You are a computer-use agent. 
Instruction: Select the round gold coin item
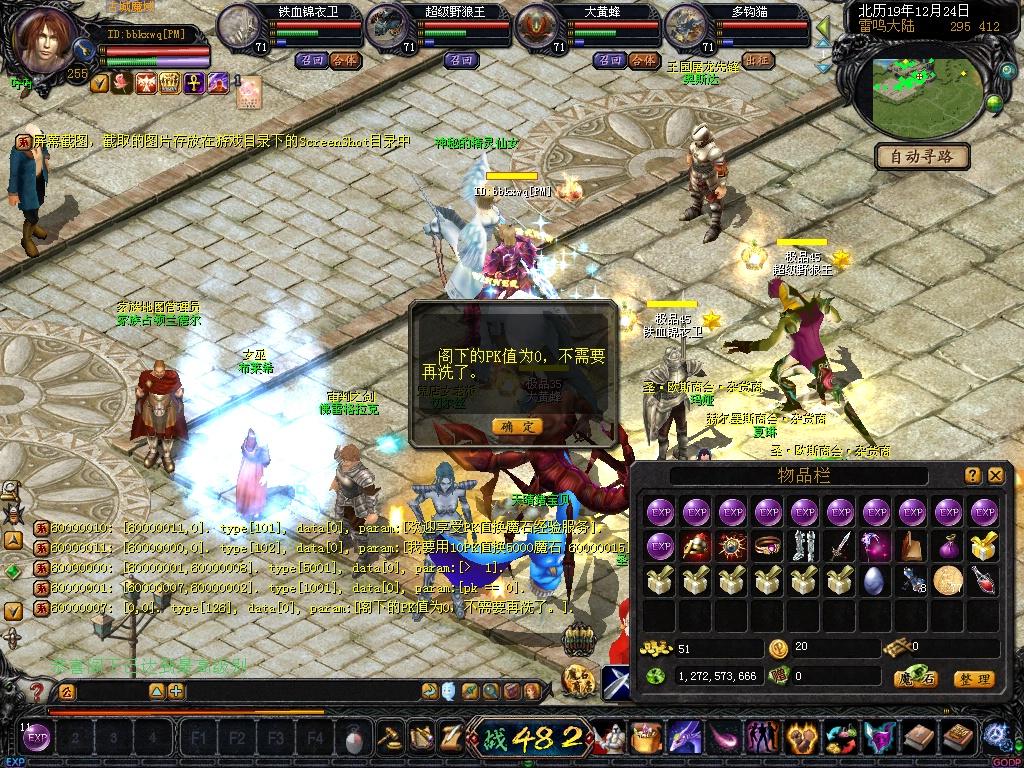947,580
